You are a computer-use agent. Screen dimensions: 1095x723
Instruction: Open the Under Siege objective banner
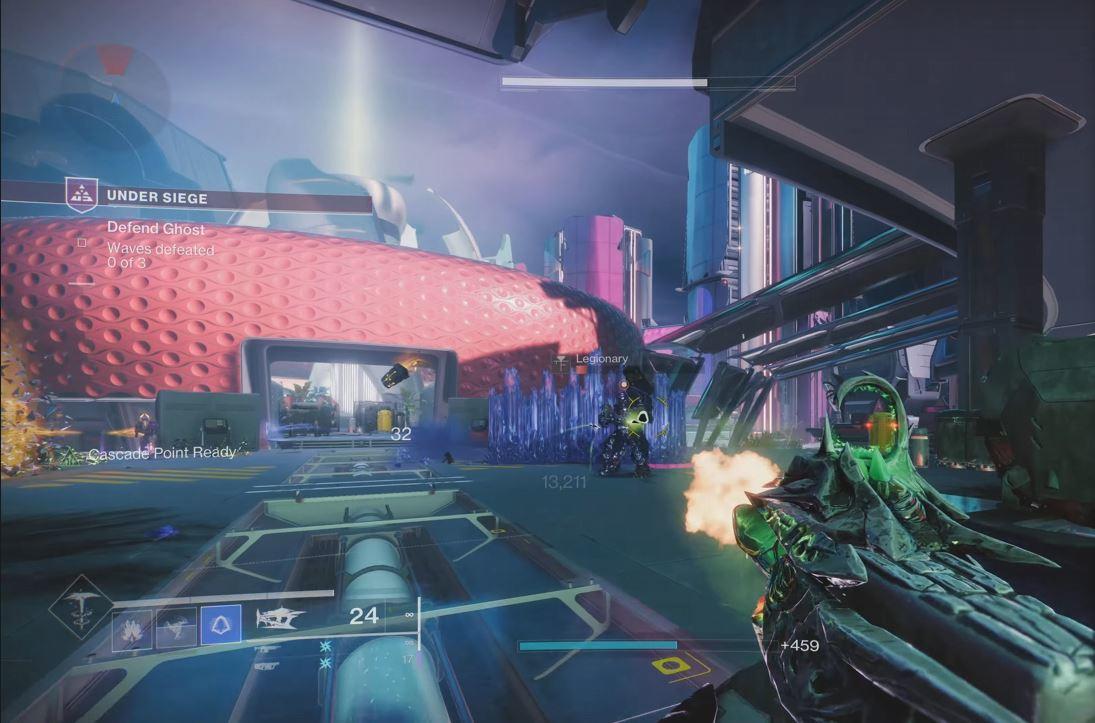click(x=218, y=197)
